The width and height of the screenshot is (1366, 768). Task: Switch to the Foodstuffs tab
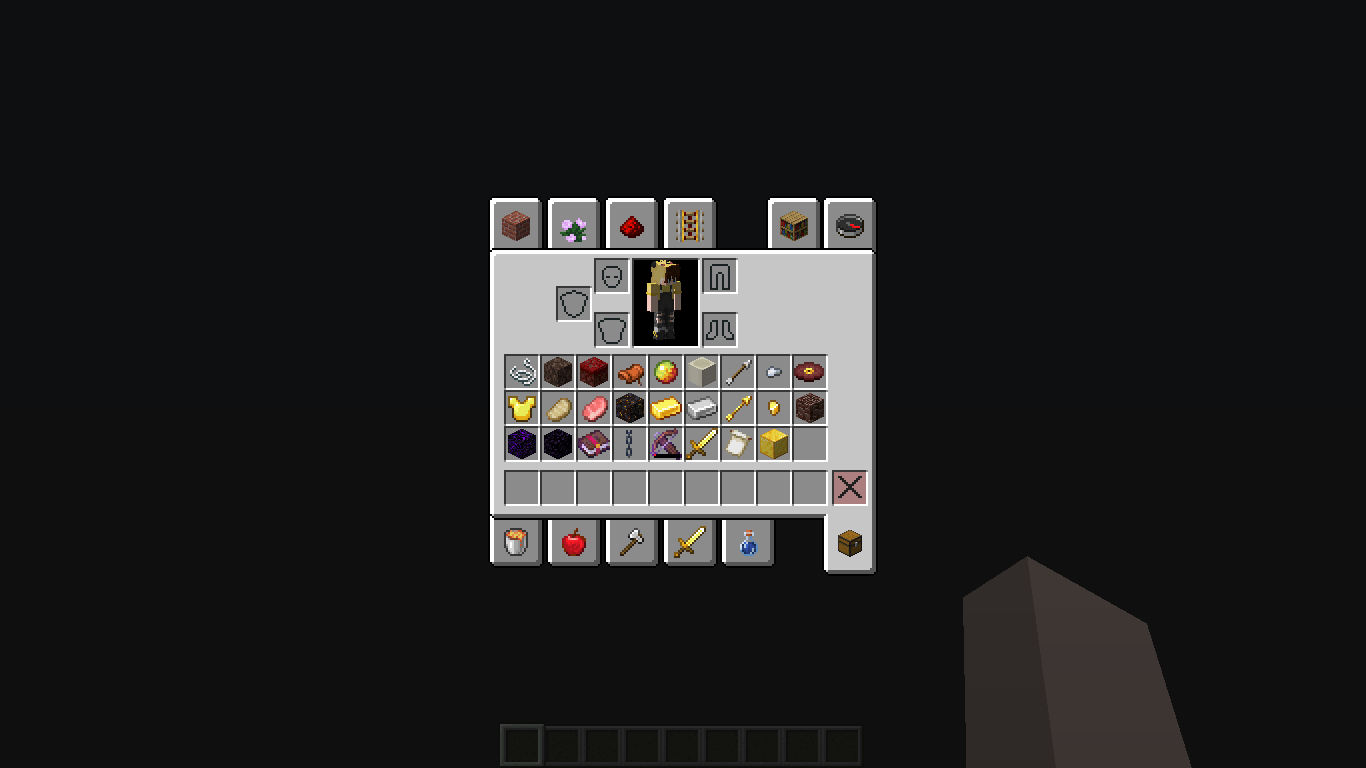(x=573, y=541)
